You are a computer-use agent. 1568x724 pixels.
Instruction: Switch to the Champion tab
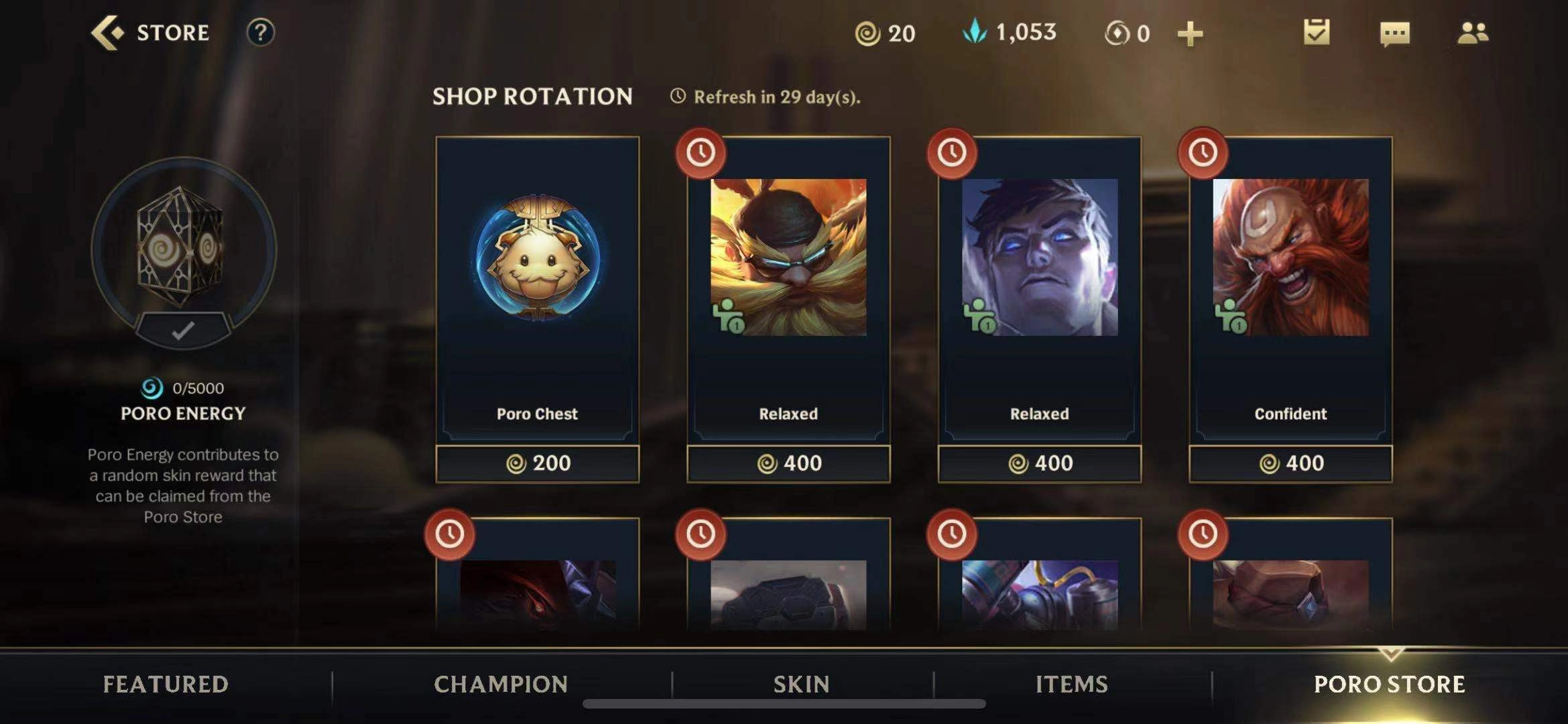(x=501, y=684)
